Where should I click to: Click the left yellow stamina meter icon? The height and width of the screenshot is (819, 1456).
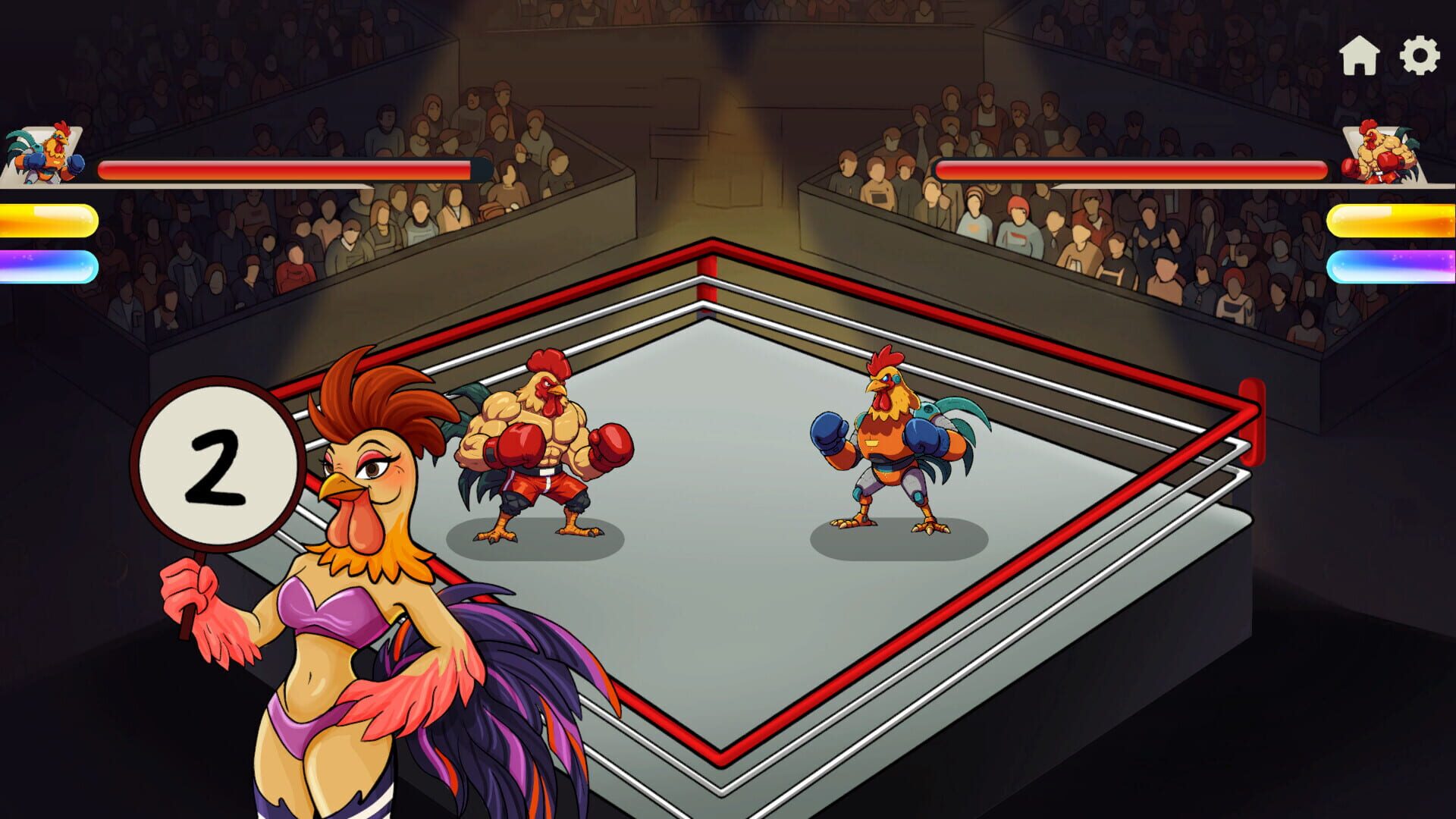[49, 220]
